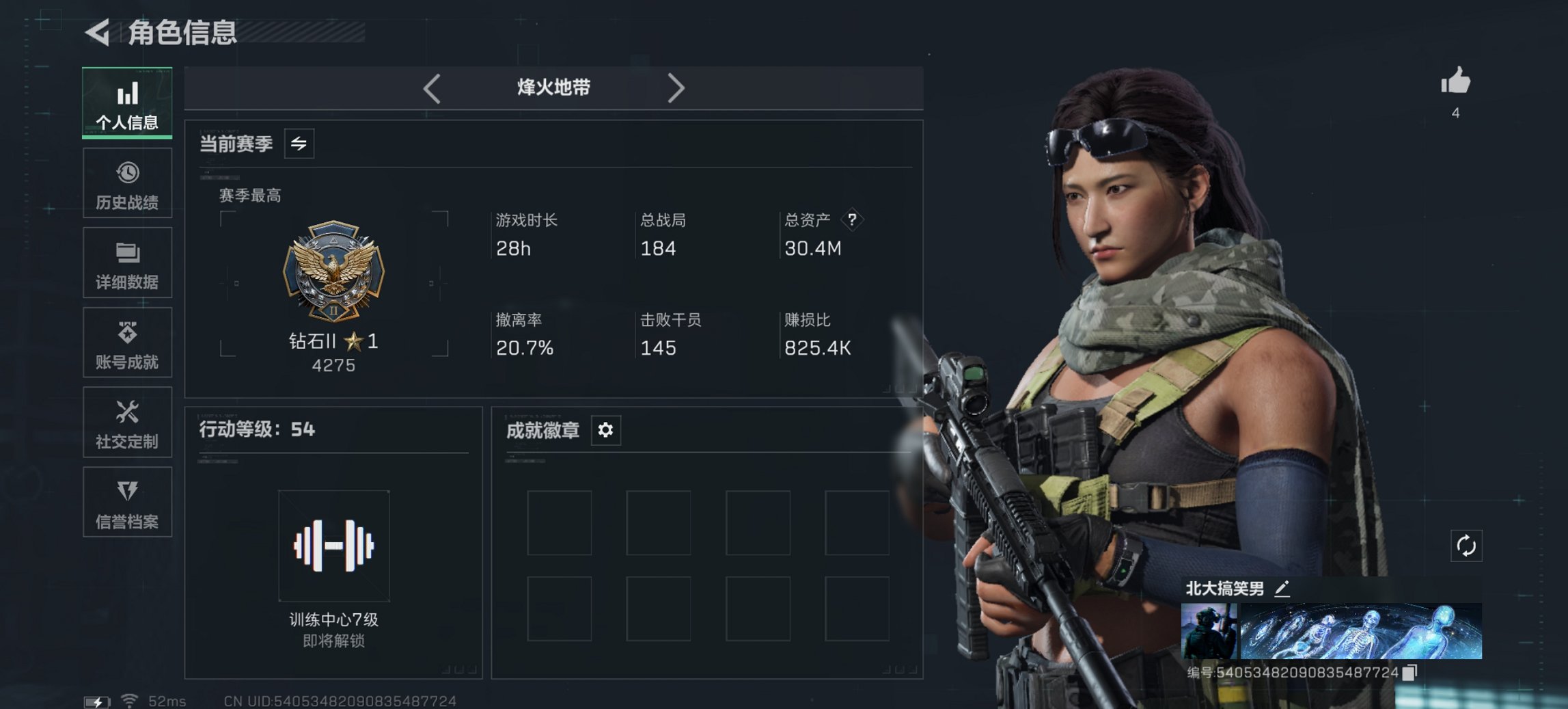Open 社交定制 customization settings
Screen dimensions: 1568x709
127,423
